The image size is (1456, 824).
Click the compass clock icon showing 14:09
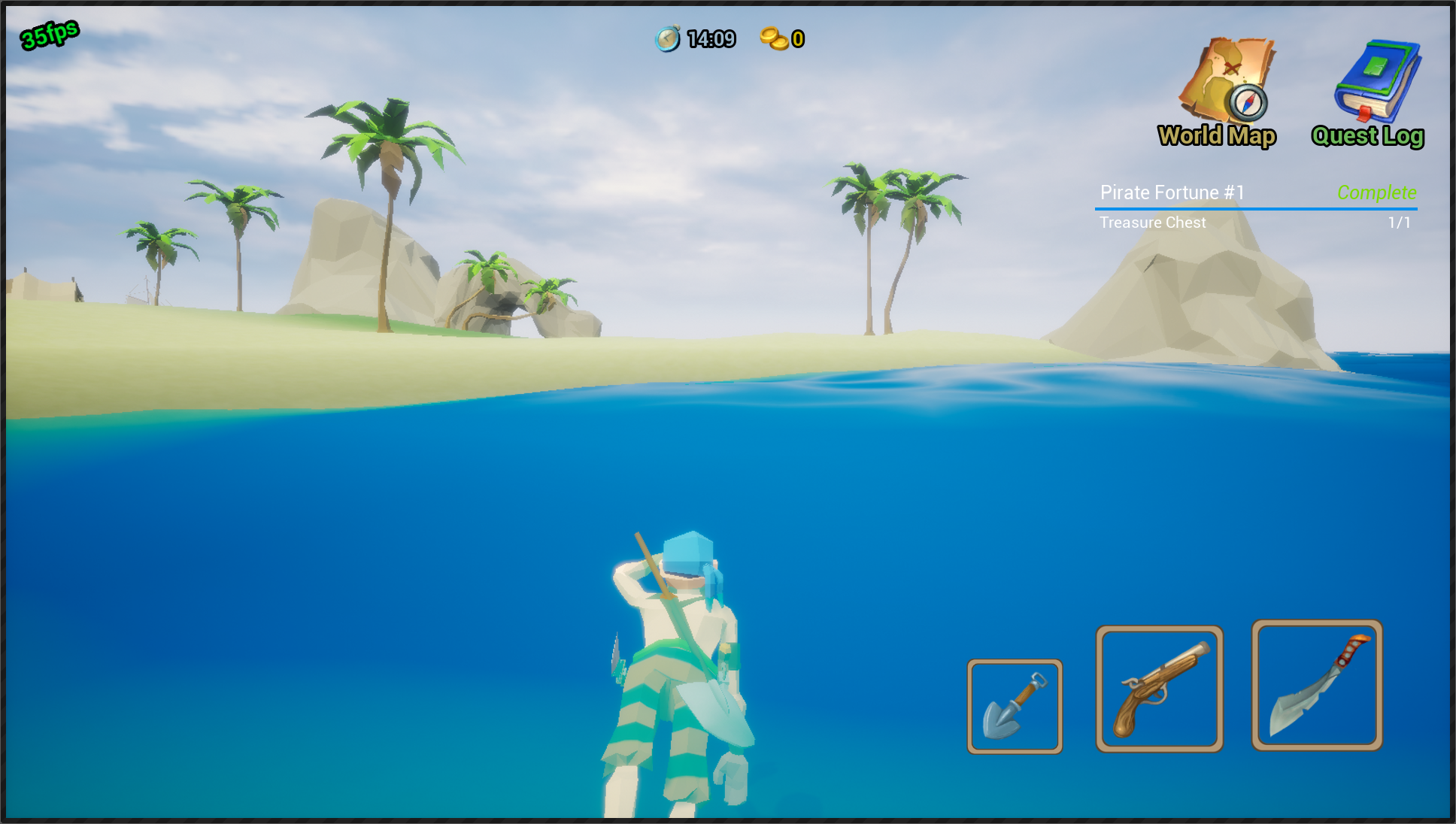point(668,38)
